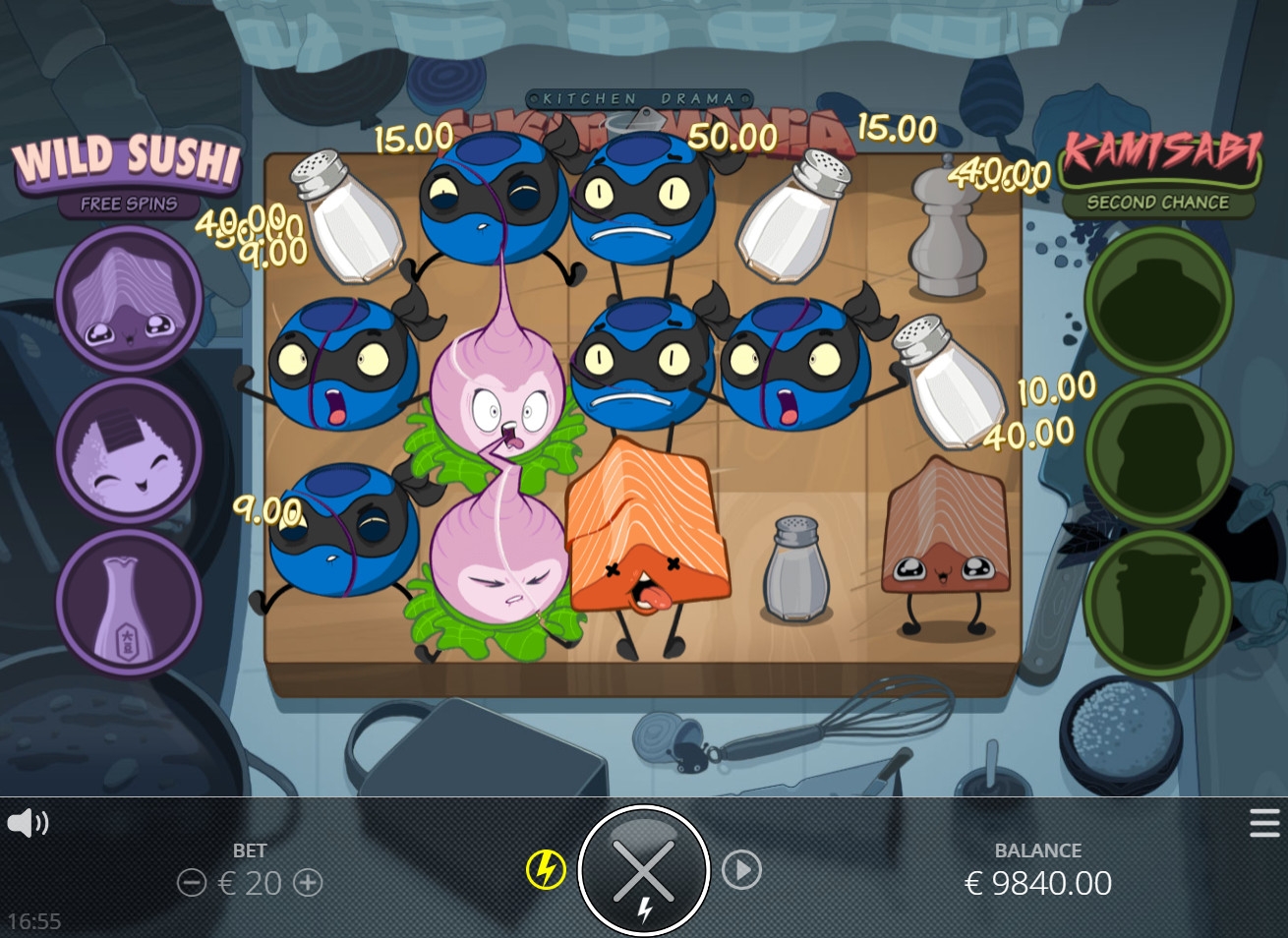The image size is (1288, 938).
Task: Decrease the bet with the minus button
Action: (191, 883)
